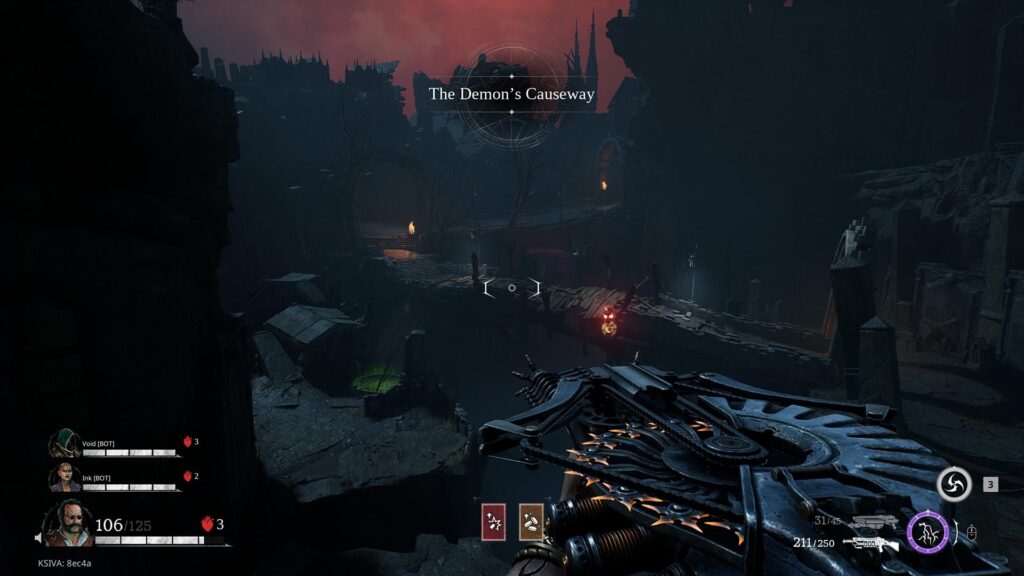Select the brown ammo buff card
Image resolution: width=1024 pixels, height=576 pixels.
click(532, 522)
